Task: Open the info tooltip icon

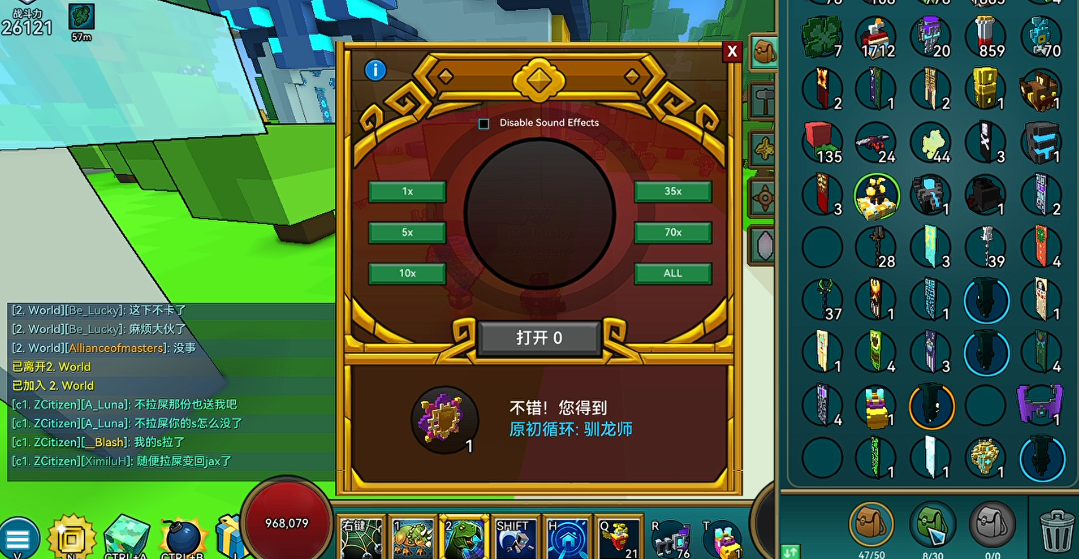Action: point(376,70)
